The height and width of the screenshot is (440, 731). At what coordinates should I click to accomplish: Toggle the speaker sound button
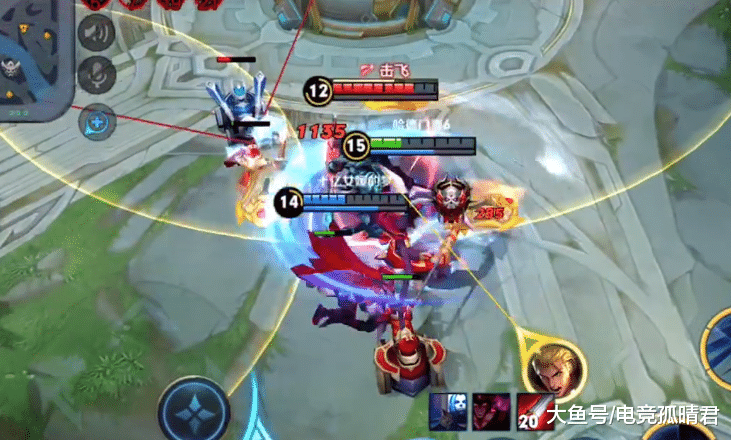(96, 31)
